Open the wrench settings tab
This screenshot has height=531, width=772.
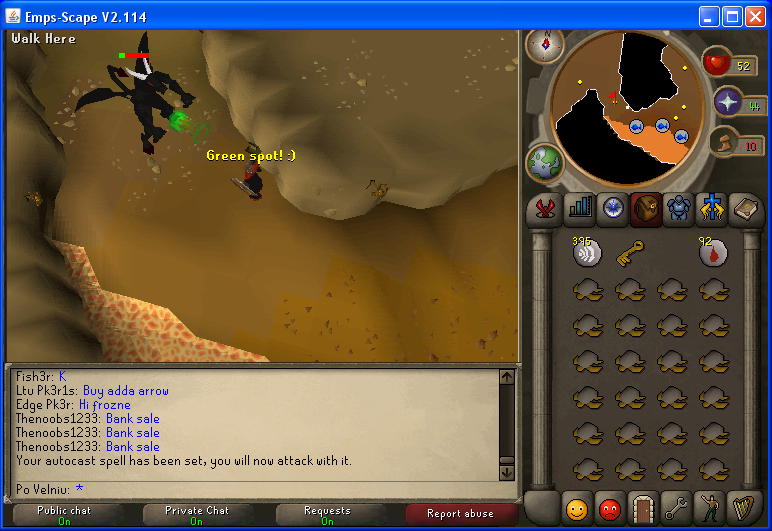pyautogui.click(x=677, y=507)
